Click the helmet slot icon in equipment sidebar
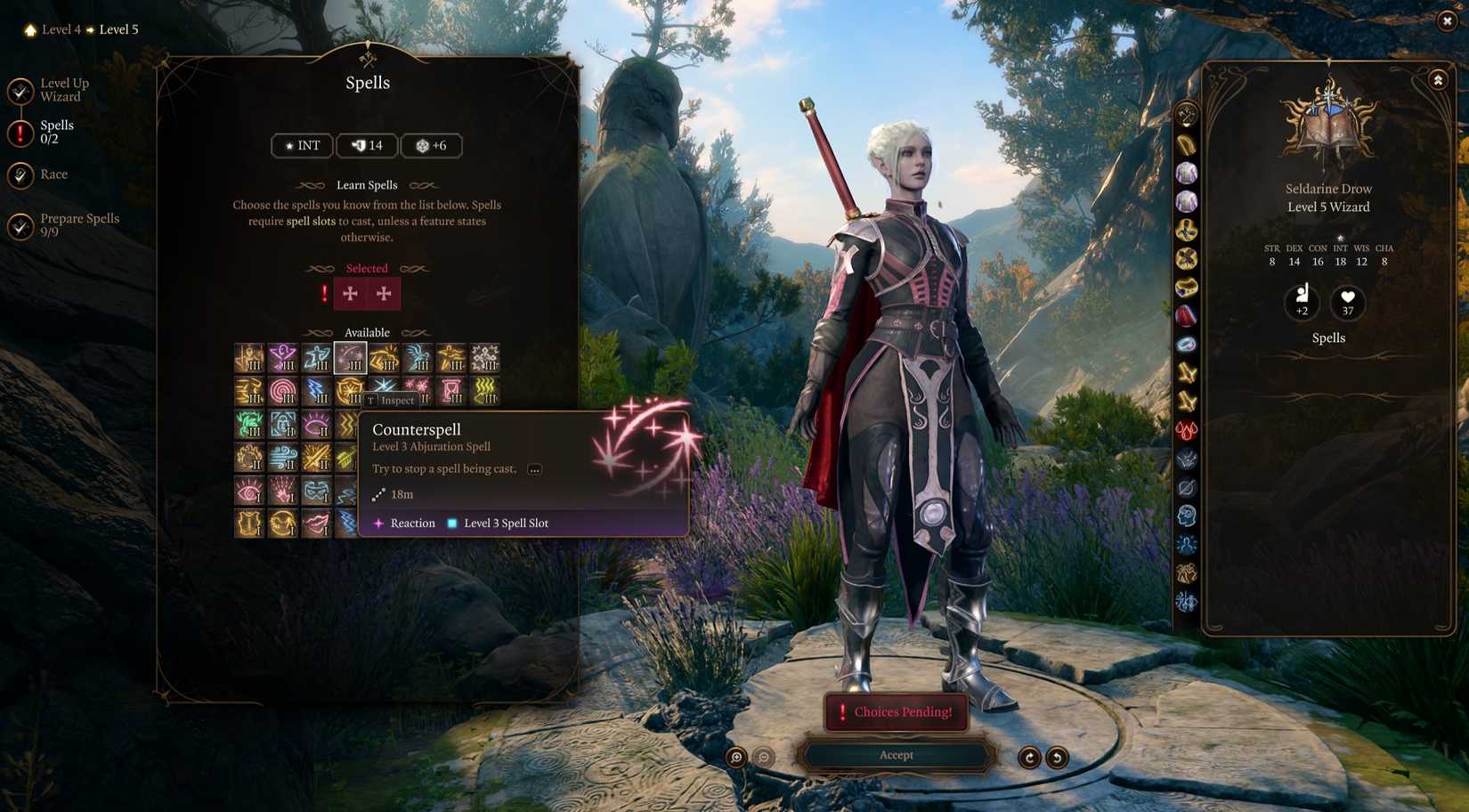The height and width of the screenshot is (812, 1469). [x=1187, y=144]
